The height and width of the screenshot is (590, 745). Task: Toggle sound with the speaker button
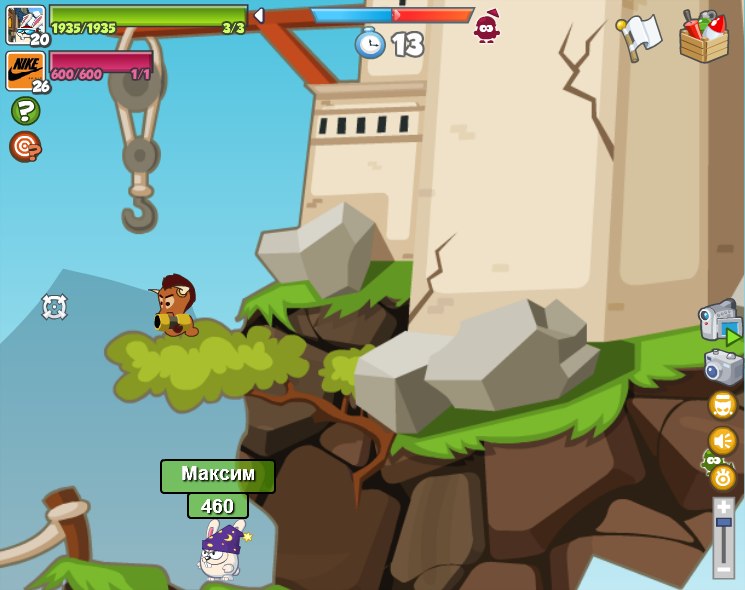[722, 441]
